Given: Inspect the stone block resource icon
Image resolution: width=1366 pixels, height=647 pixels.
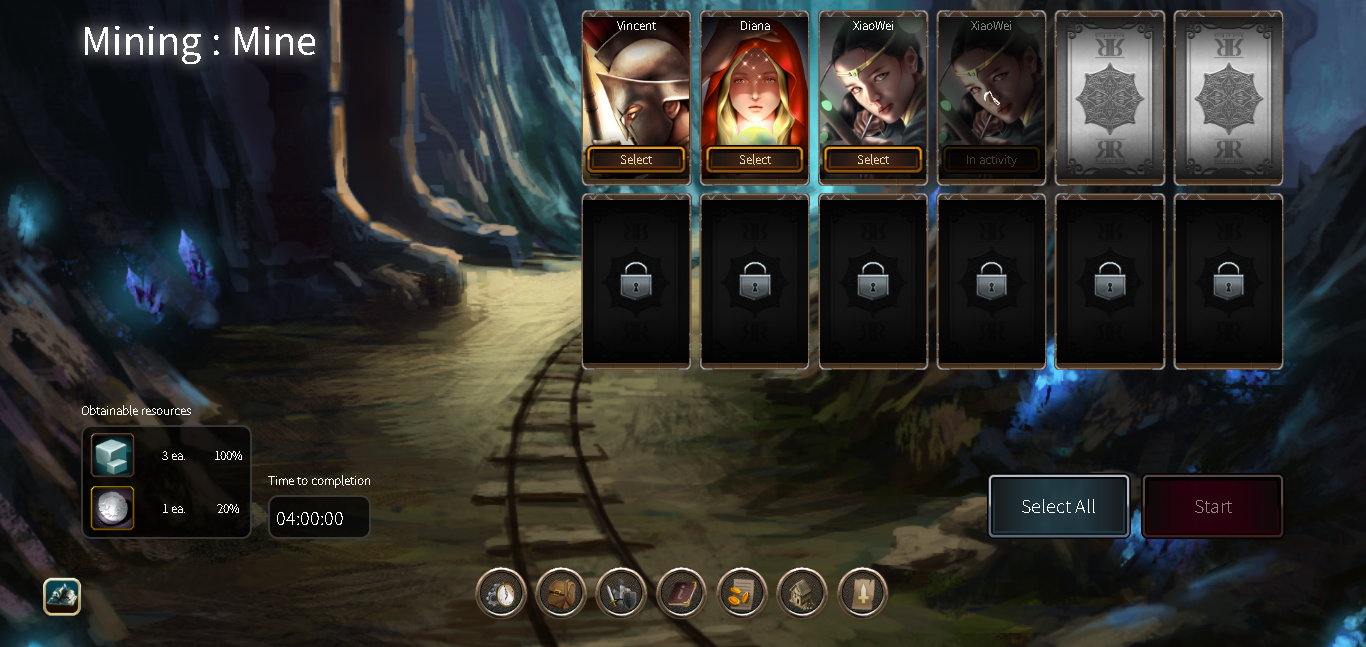Looking at the screenshot, I should (x=112, y=455).
